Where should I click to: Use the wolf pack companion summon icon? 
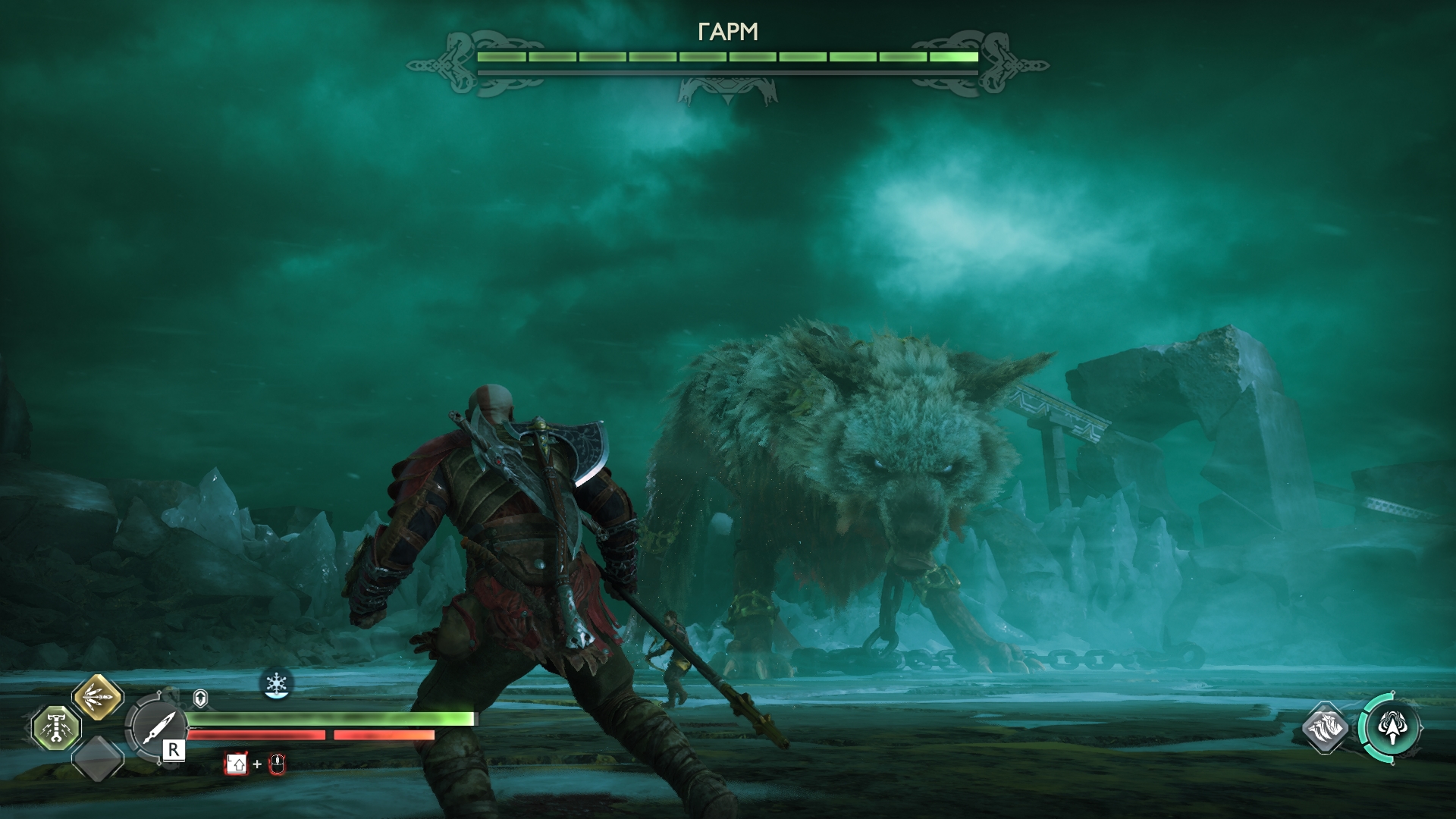(1325, 729)
